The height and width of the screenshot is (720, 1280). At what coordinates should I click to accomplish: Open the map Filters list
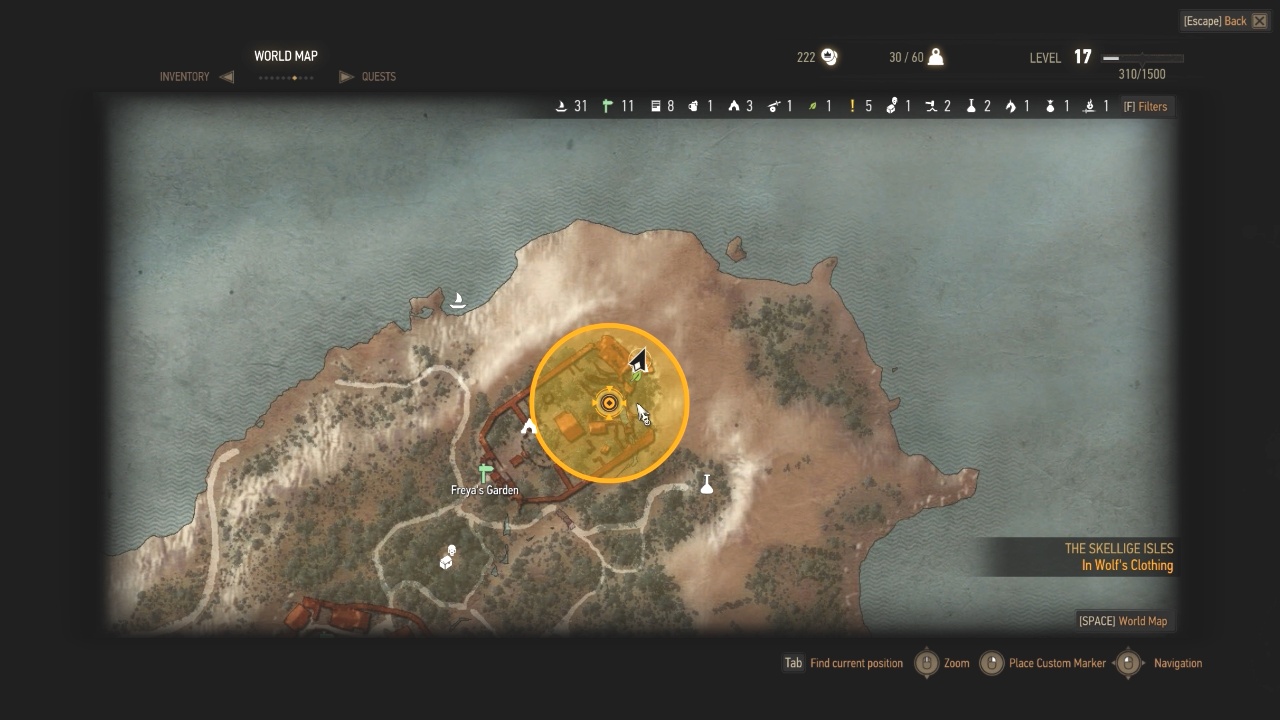tap(1145, 106)
